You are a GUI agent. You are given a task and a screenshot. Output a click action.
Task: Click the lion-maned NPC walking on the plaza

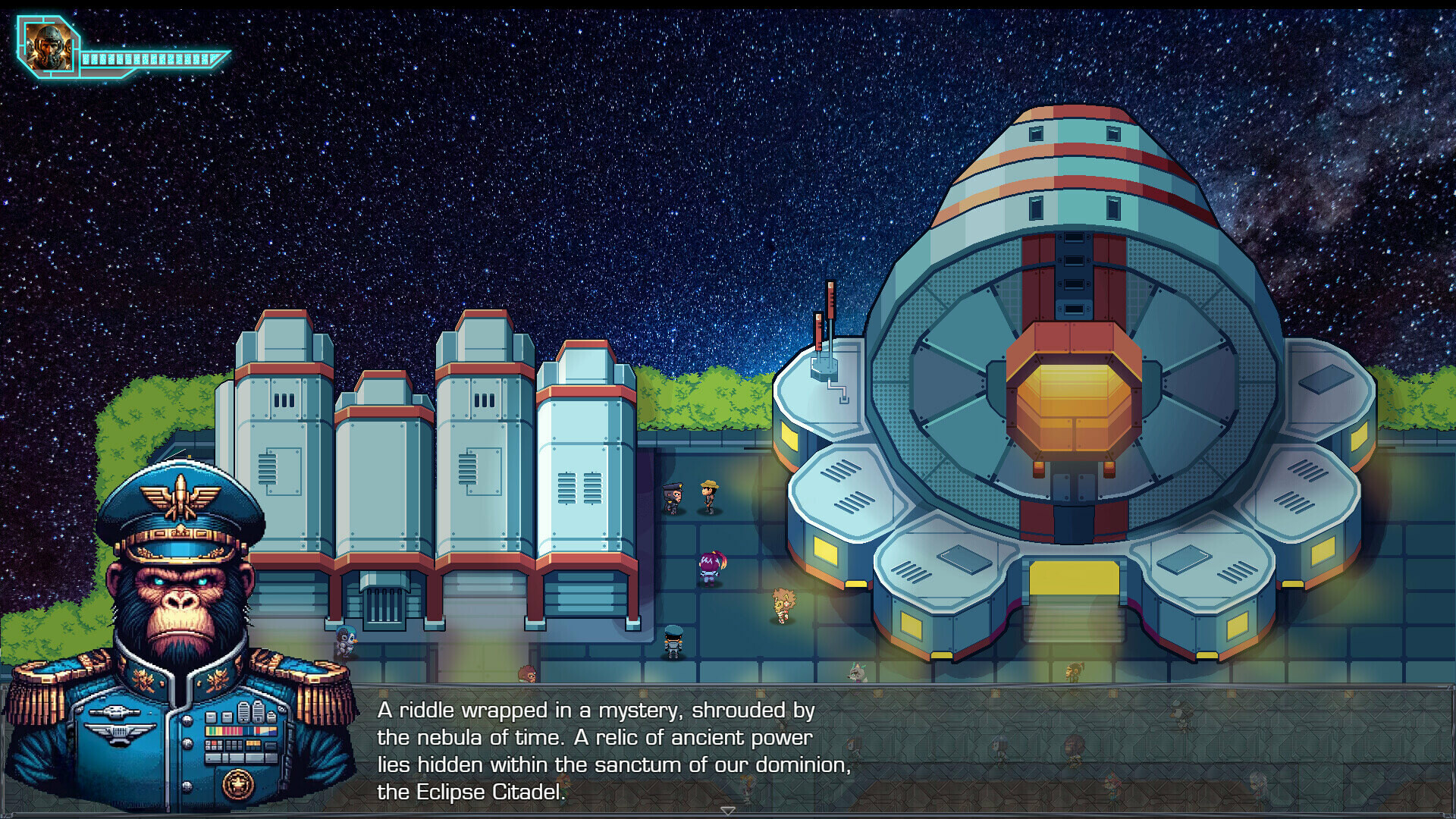783,603
